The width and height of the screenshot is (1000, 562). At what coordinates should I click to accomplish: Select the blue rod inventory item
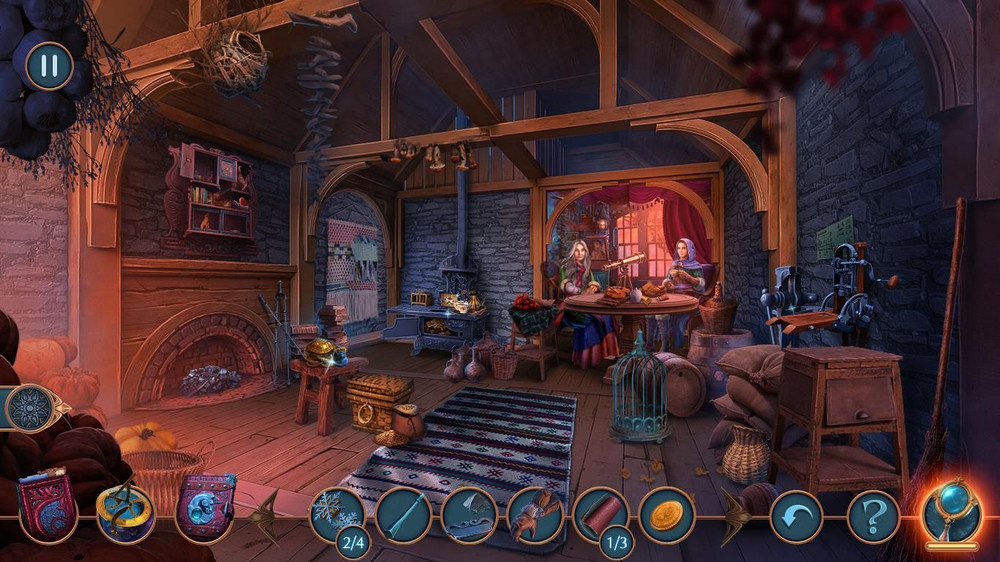point(403,516)
